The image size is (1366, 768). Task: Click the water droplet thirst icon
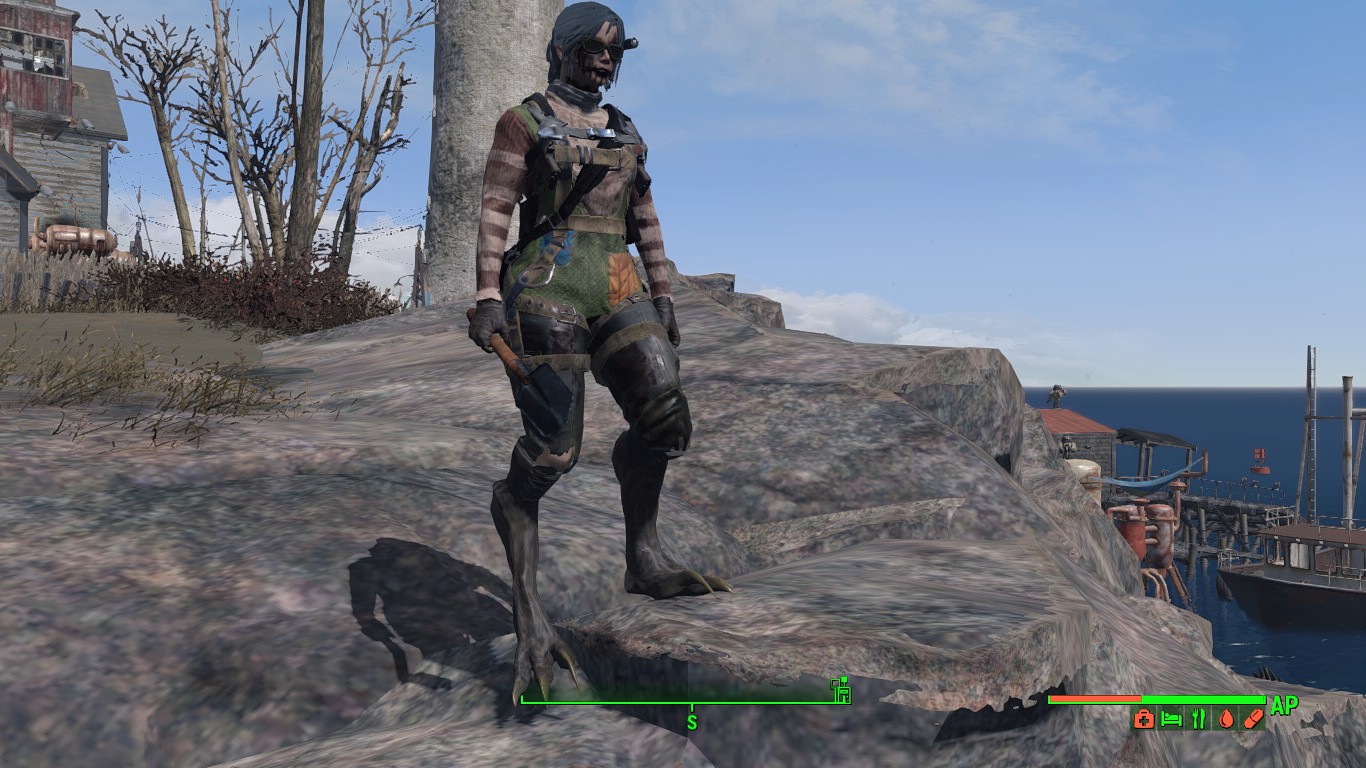(1226, 718)
